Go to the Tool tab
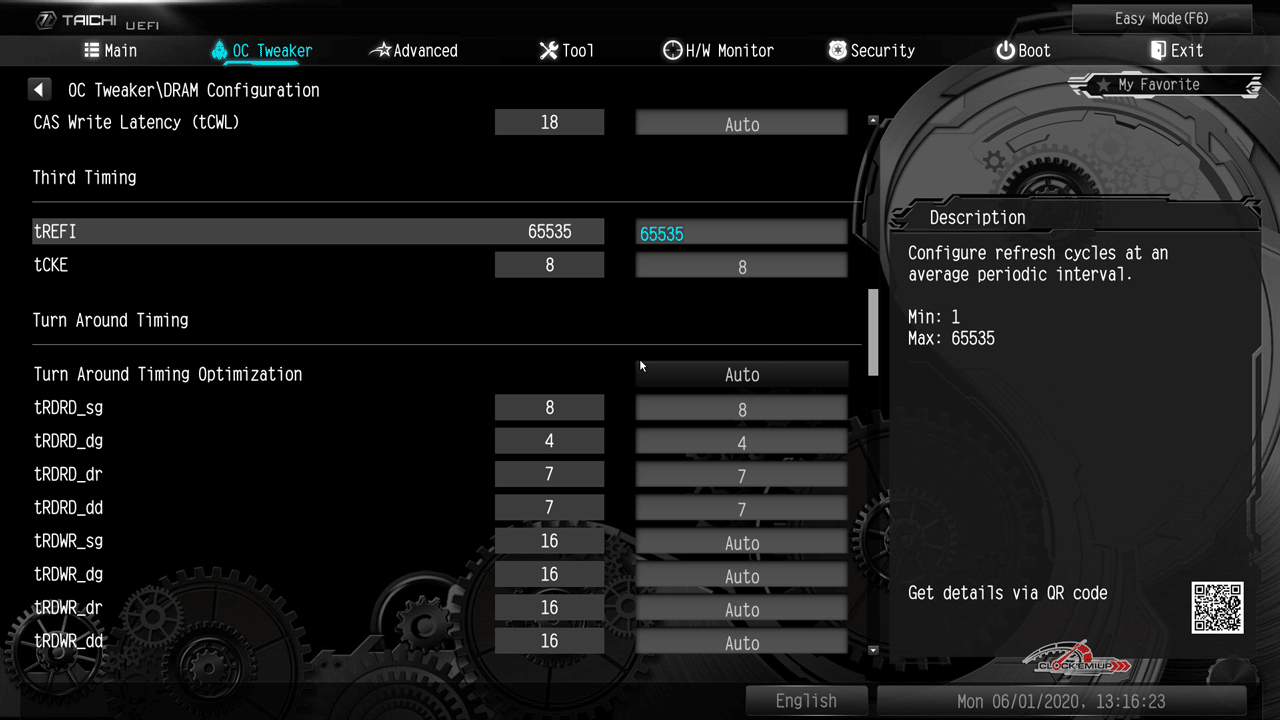 pyautogui.click(x=566, y=51)
